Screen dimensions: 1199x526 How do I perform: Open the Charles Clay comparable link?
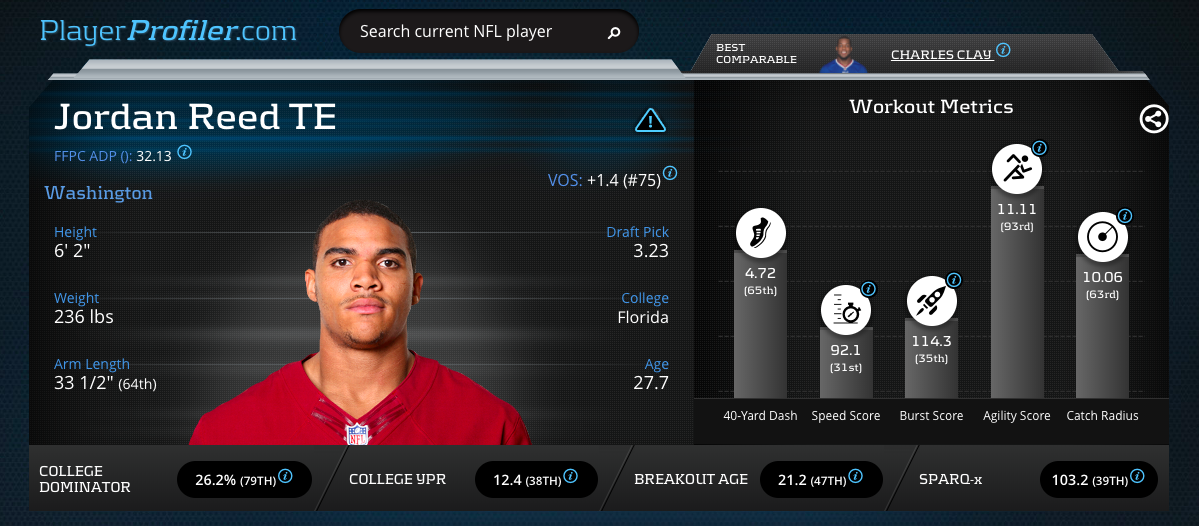[x=940, y=54]
